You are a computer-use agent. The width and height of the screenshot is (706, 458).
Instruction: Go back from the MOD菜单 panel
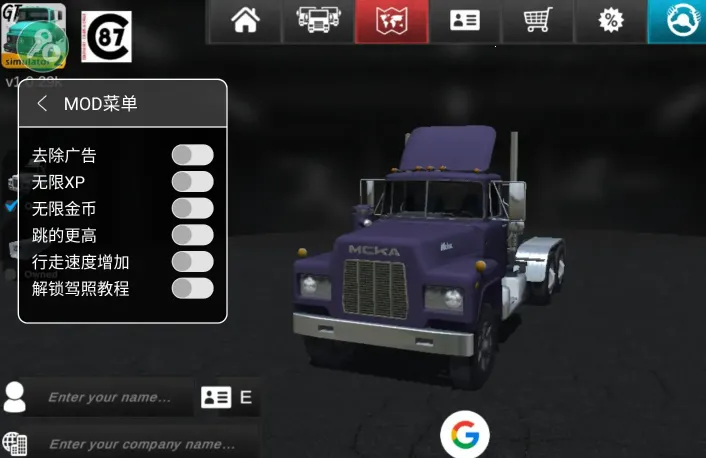coord(42,104)
